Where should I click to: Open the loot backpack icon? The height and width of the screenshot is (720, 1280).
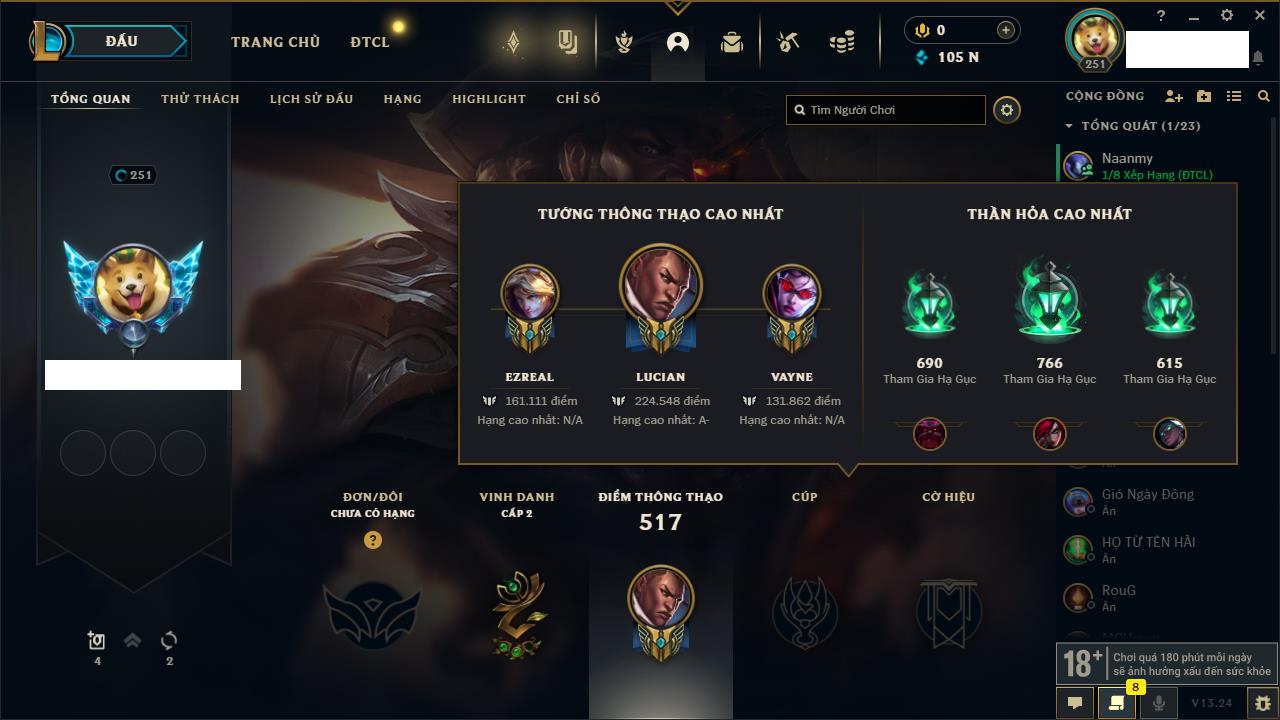tap(732, 43)
